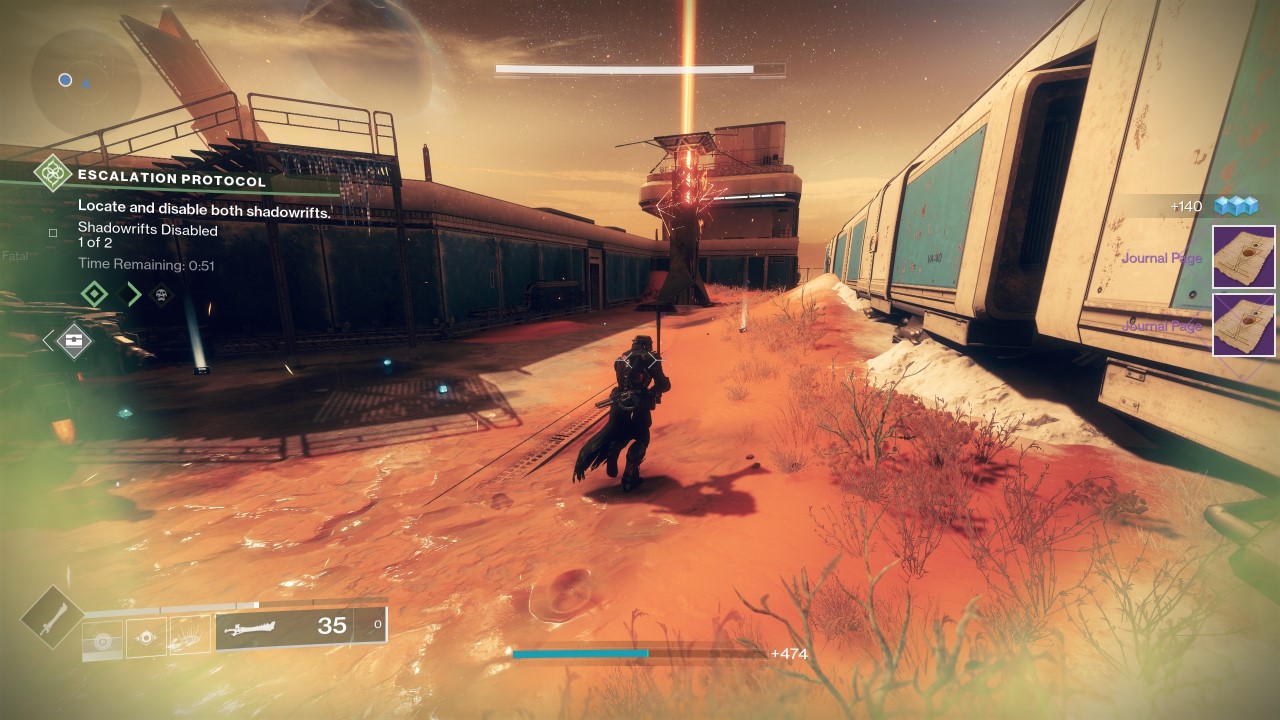Toggle the Fatal status indicator

15,255
